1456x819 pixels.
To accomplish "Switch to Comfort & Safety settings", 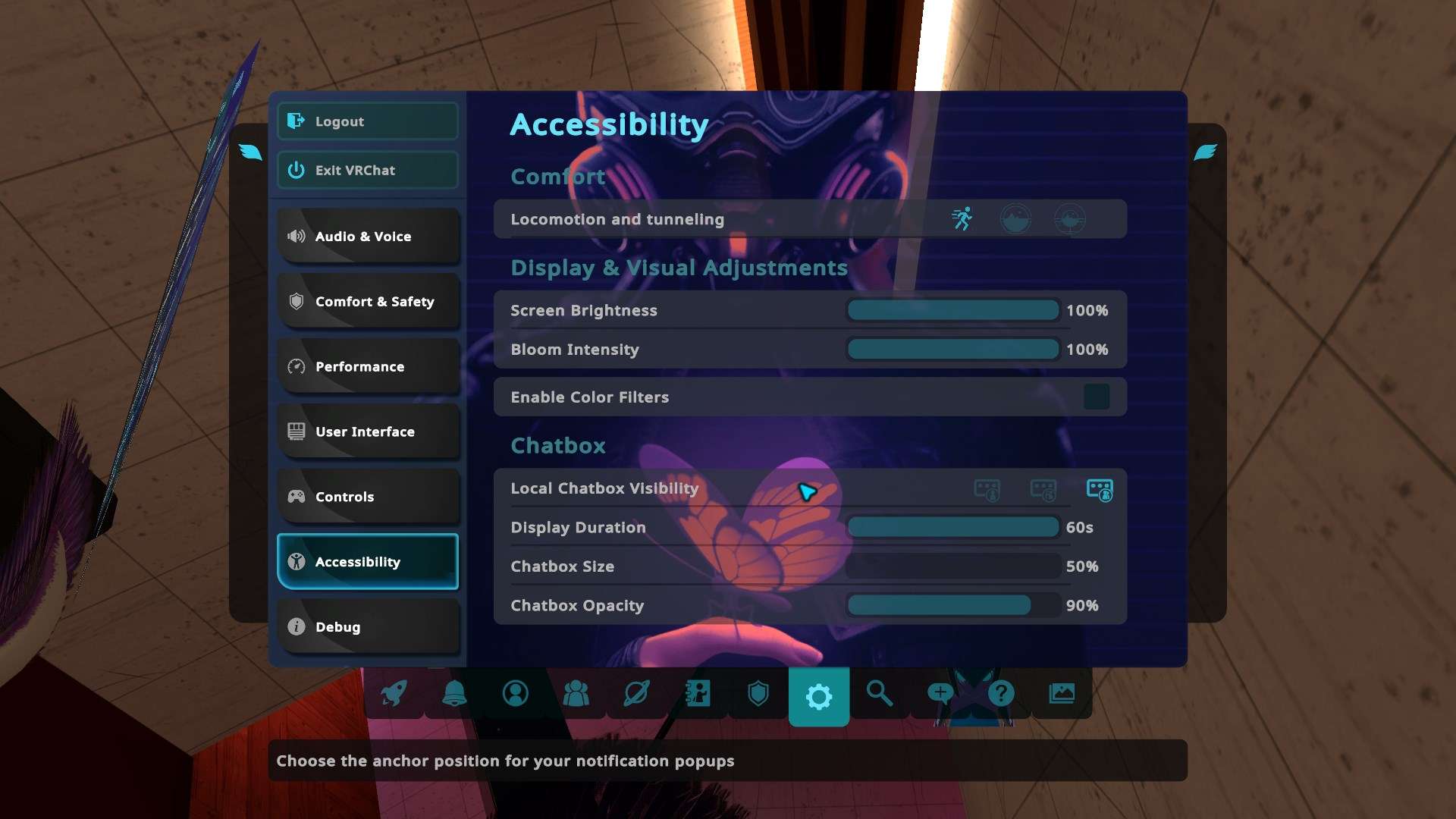I will coord(368,302).
